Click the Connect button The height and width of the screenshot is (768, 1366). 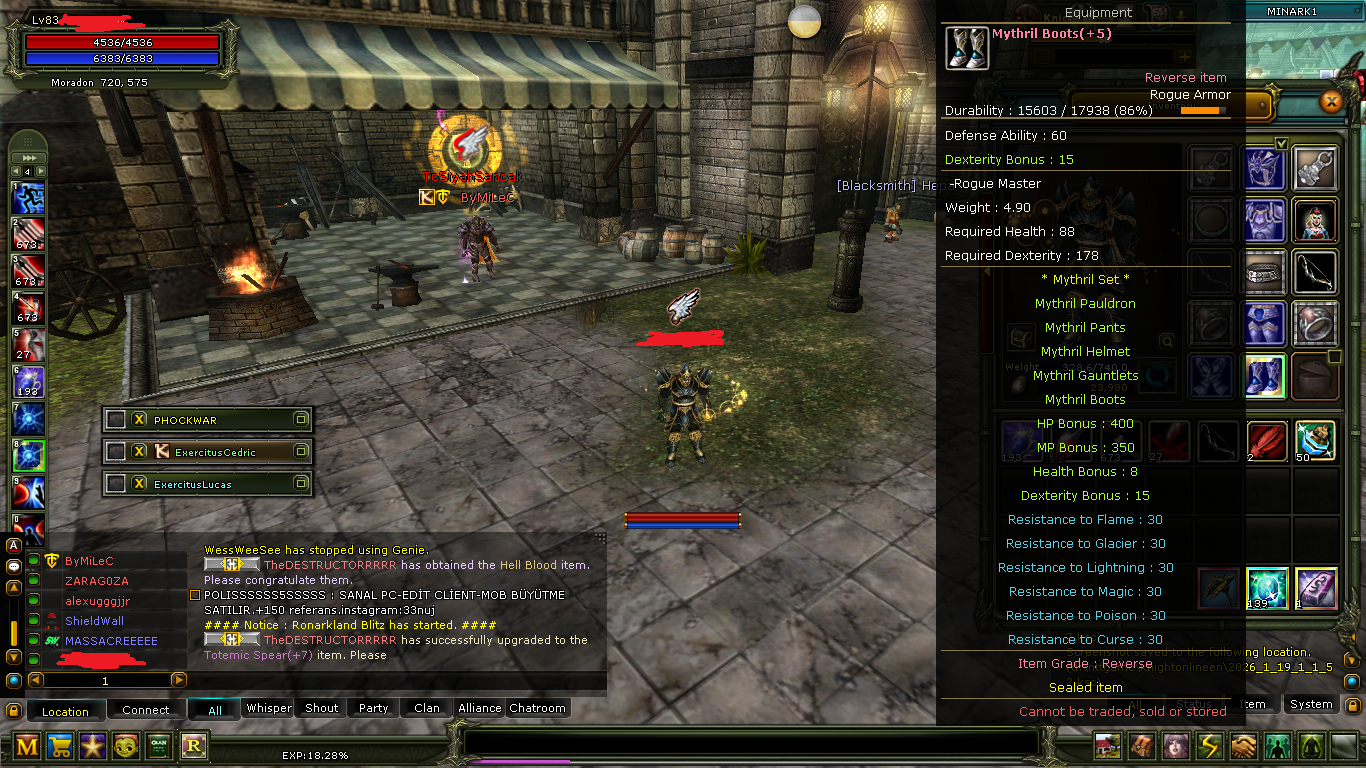point(146,710)
